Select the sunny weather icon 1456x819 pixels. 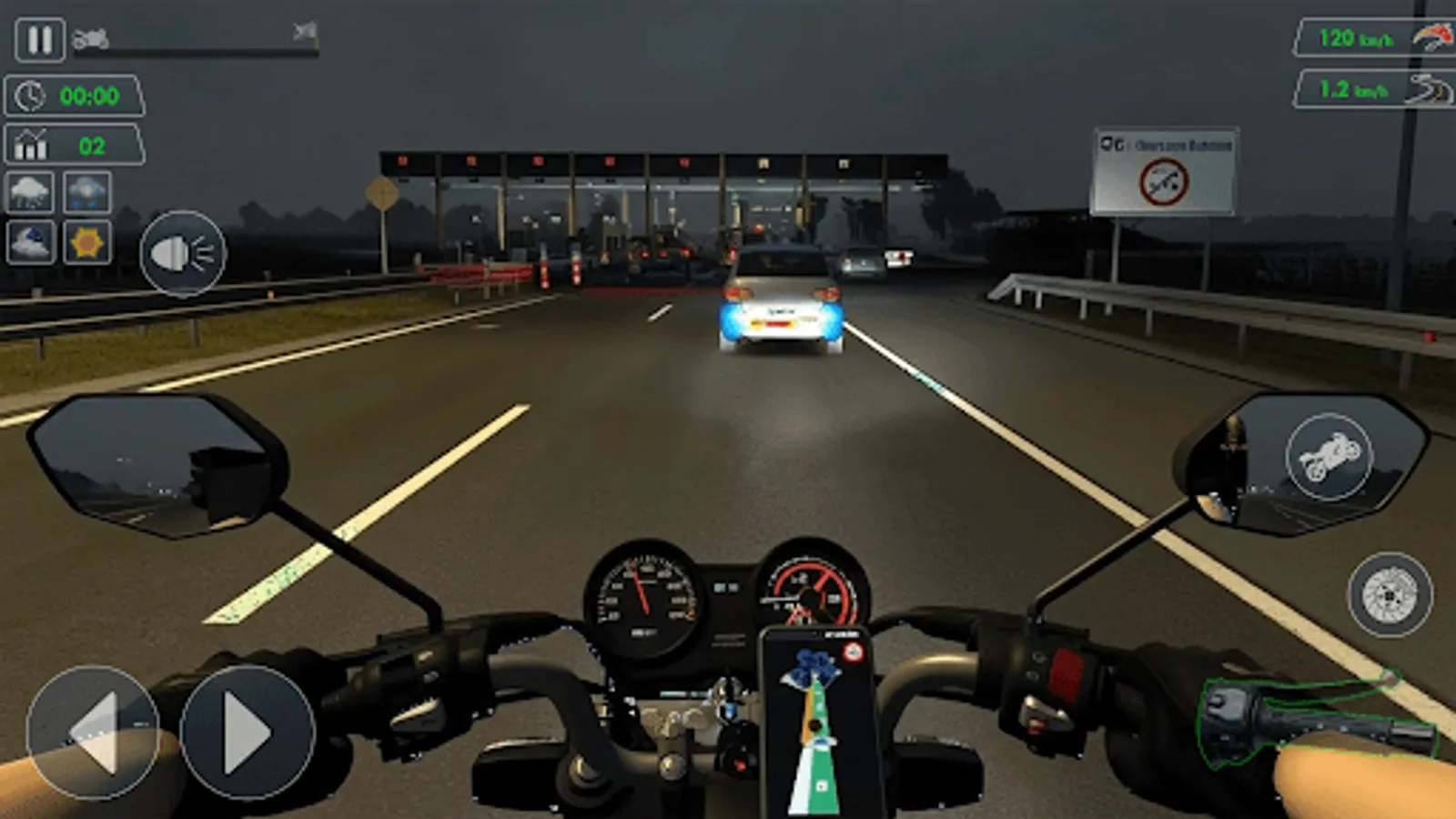coord(87,240)
